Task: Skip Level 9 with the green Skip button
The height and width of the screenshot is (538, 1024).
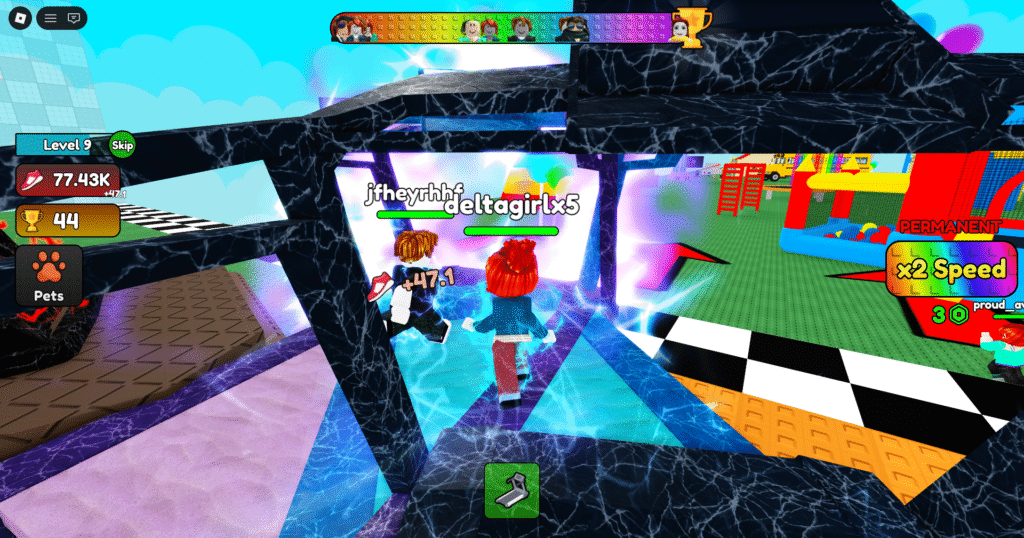Action: point(122,145)
